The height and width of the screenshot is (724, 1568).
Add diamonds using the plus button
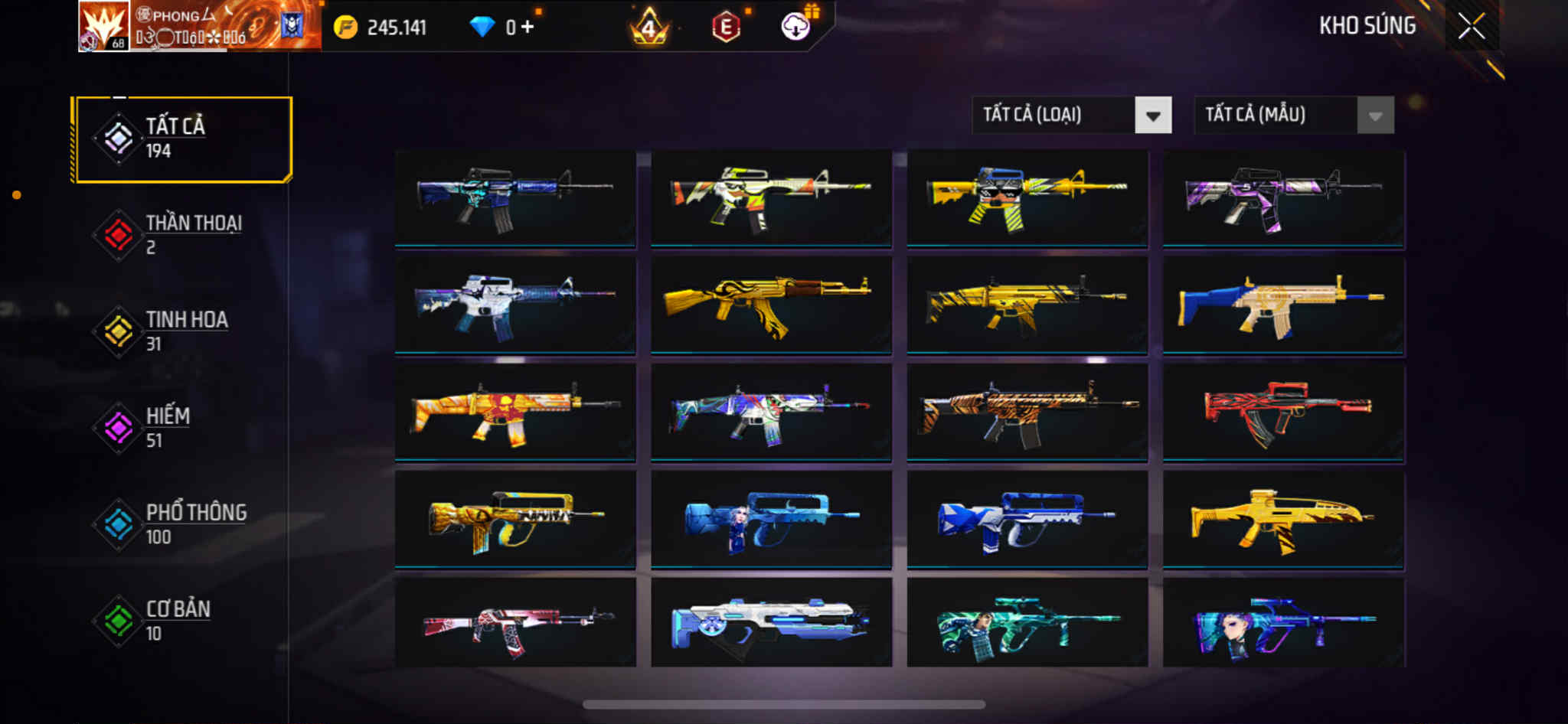coord(528,28)
